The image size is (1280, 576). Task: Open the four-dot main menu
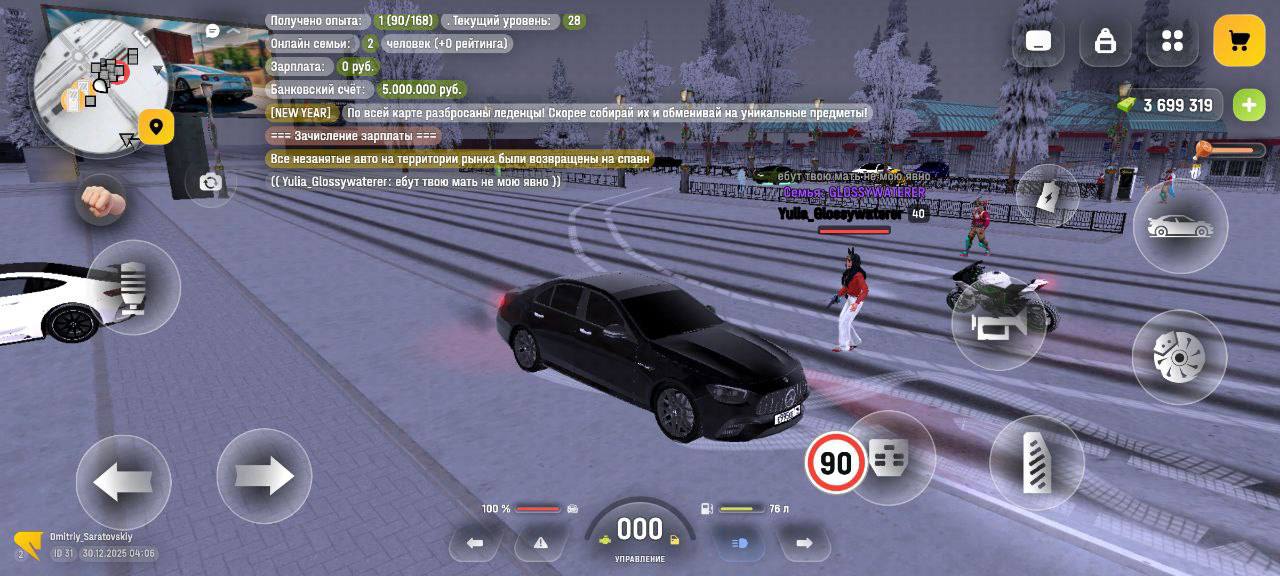coord(1172,41)
